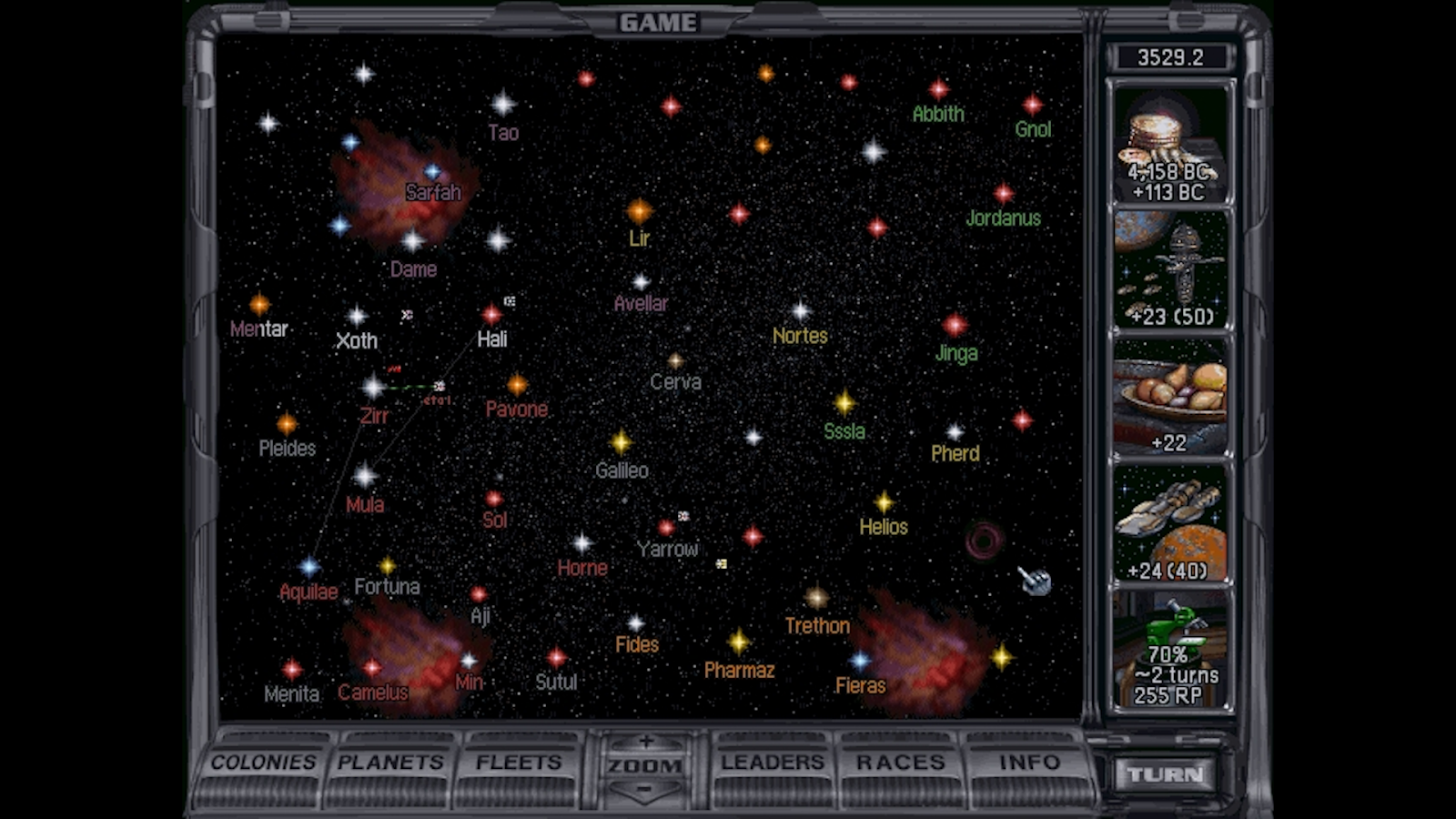Open the Game menu at top
Viewport: 1456px width, 819px height.
coord(658,23)
